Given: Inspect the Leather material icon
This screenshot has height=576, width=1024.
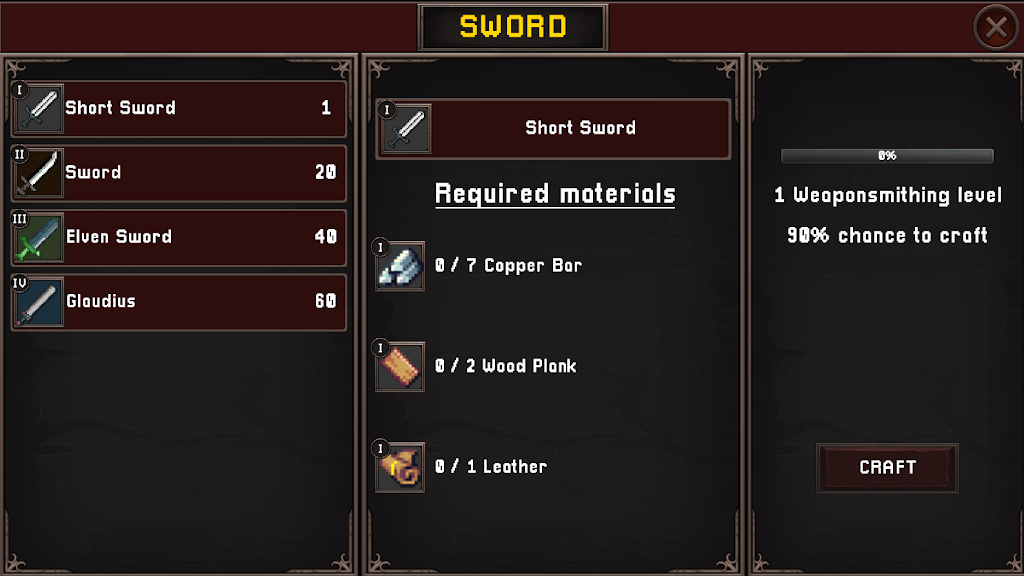Looking at the screenshot, I should coord(400,467).
